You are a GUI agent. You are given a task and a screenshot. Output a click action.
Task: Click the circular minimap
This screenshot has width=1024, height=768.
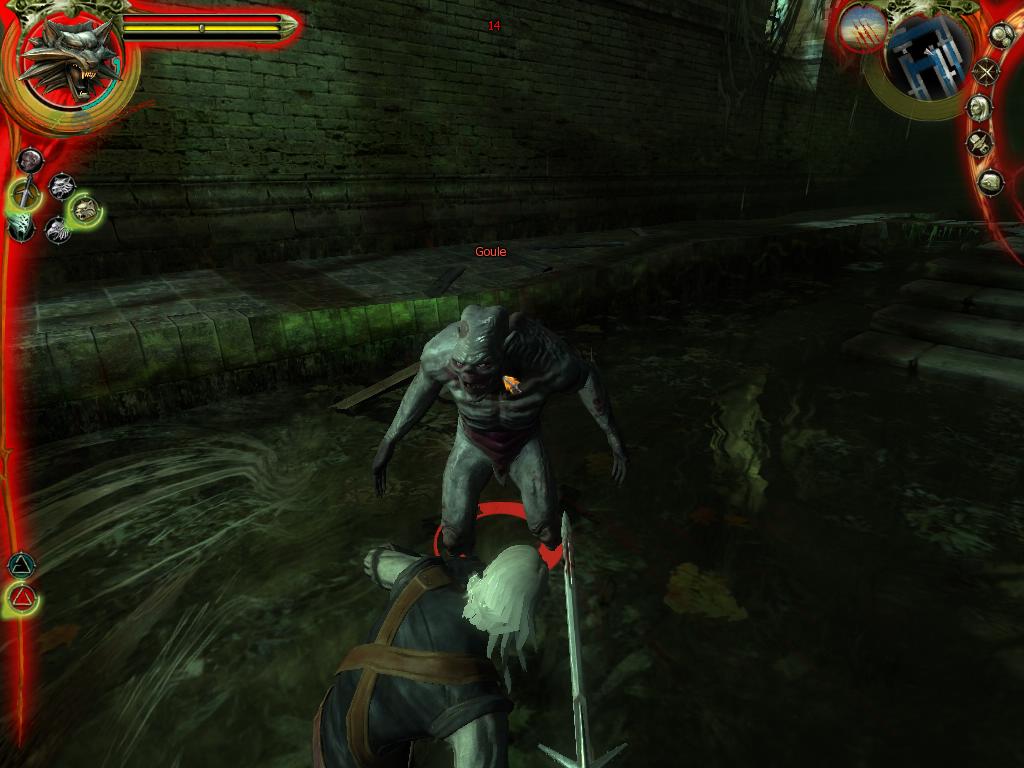point(928,57)
